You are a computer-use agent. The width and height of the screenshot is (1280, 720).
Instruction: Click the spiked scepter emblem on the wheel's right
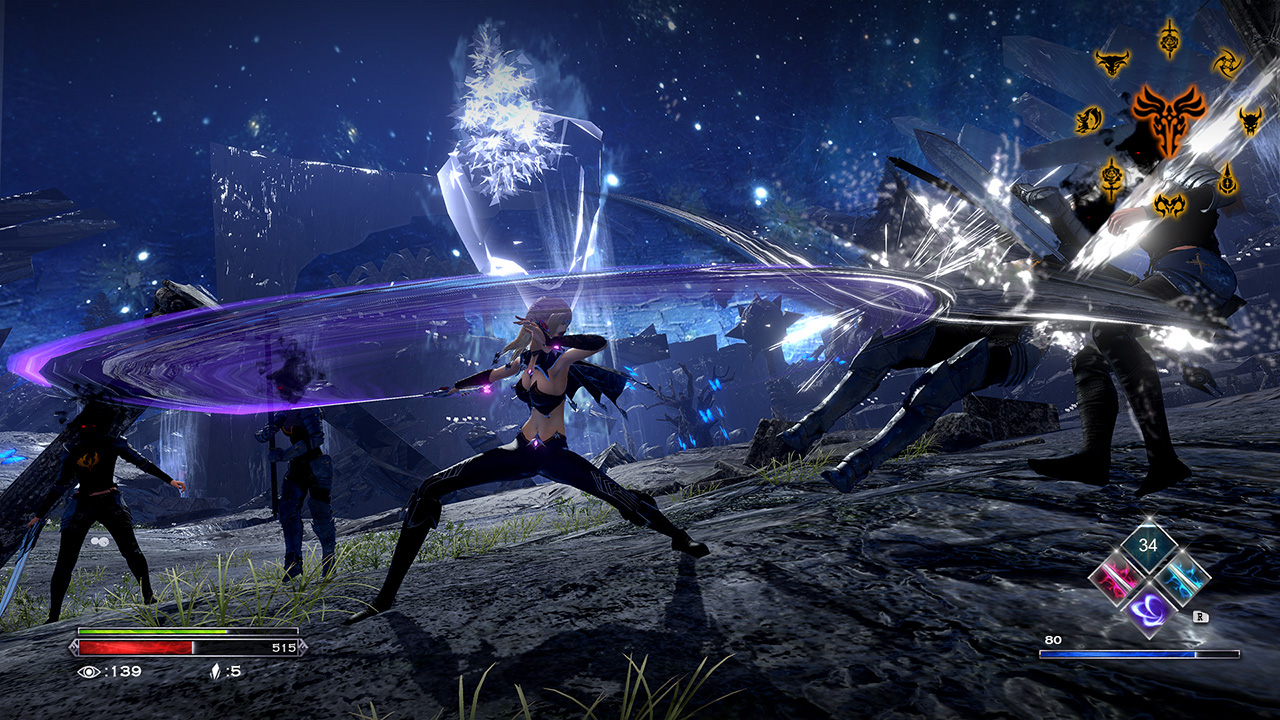pos(1227,177)
